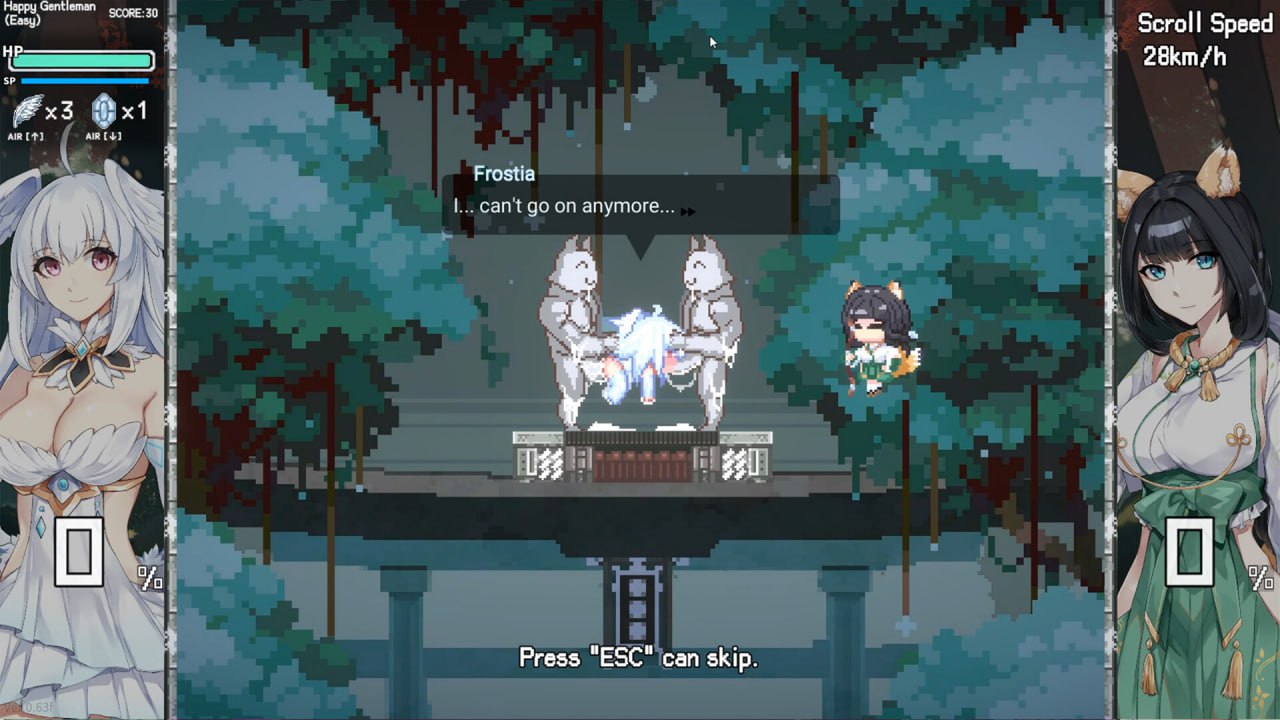1280x720 pixels.
Task: Select the feather air item icon
Action: 28,108
